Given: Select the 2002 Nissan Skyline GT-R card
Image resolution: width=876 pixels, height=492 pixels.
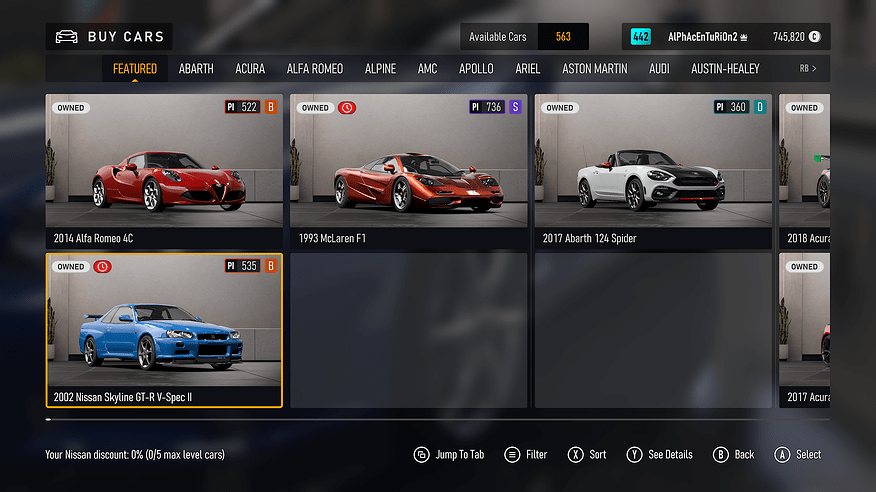Looking at the screenshot, I should click(164, 330).
